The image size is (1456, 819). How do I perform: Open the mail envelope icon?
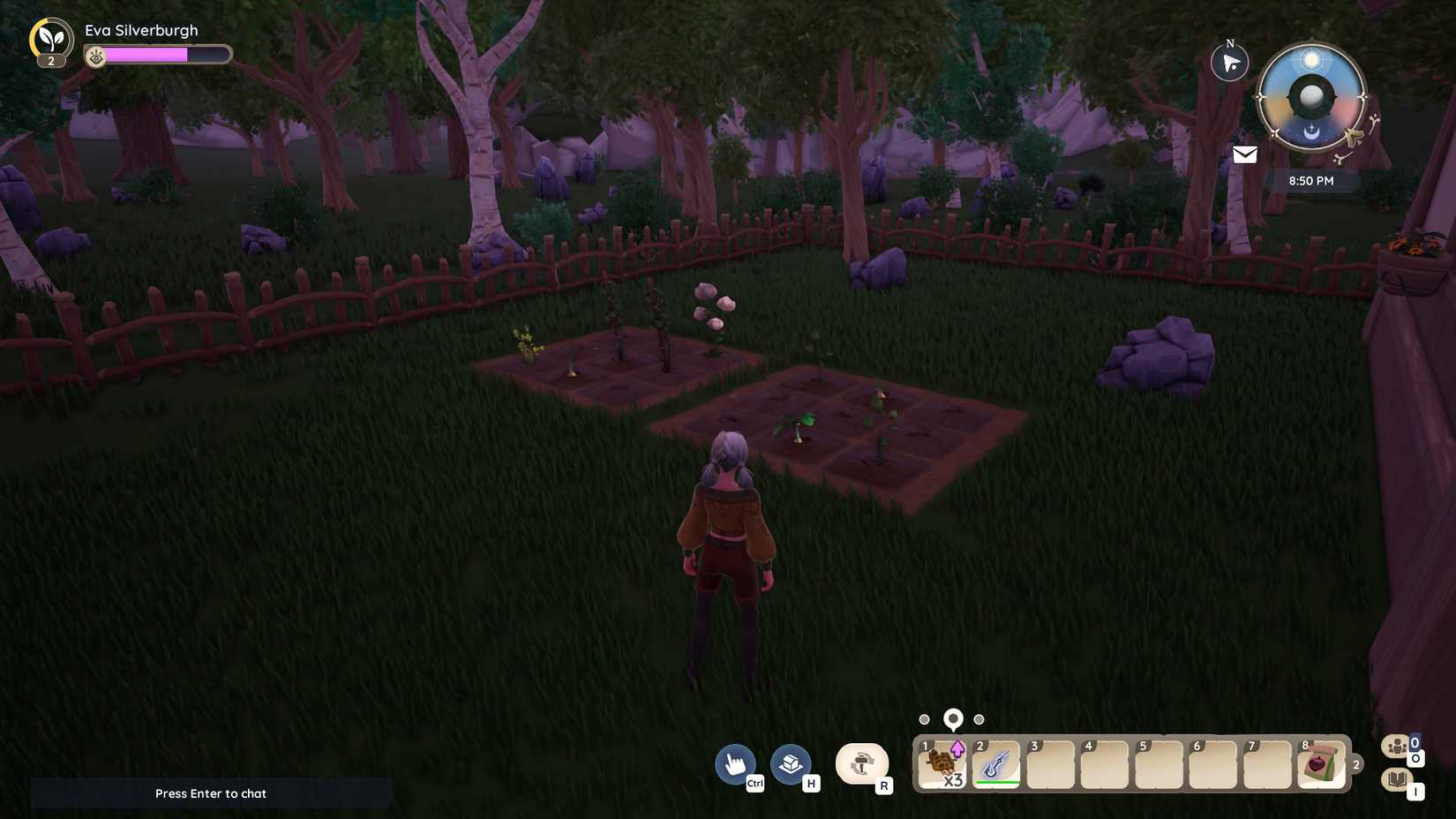[1244, 154]
